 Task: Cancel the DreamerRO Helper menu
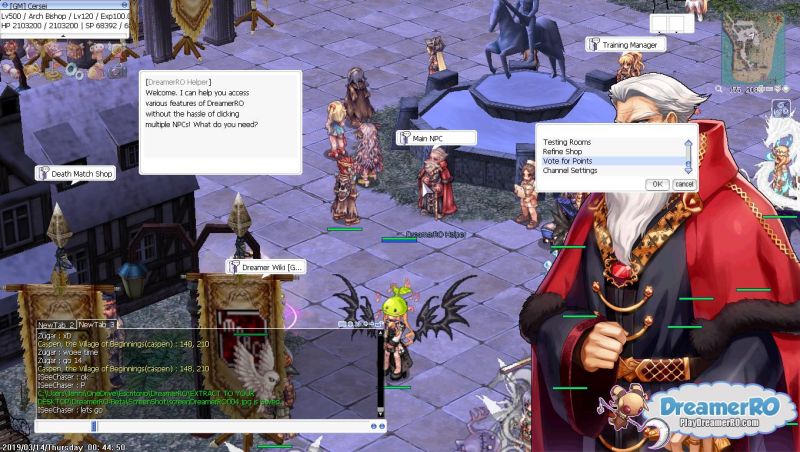tap(684, 184)
